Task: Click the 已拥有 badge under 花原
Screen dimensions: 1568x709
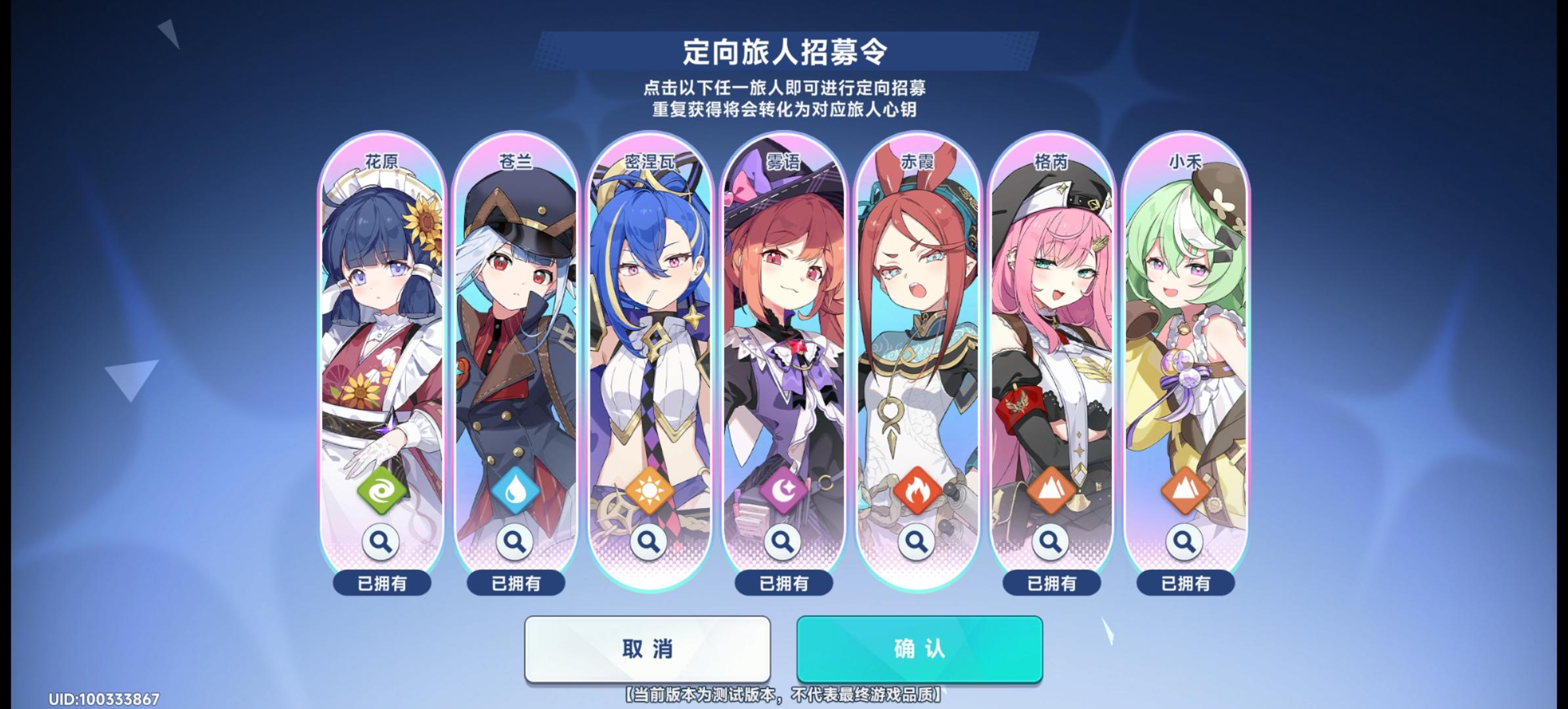Action: tap(383, 583)
